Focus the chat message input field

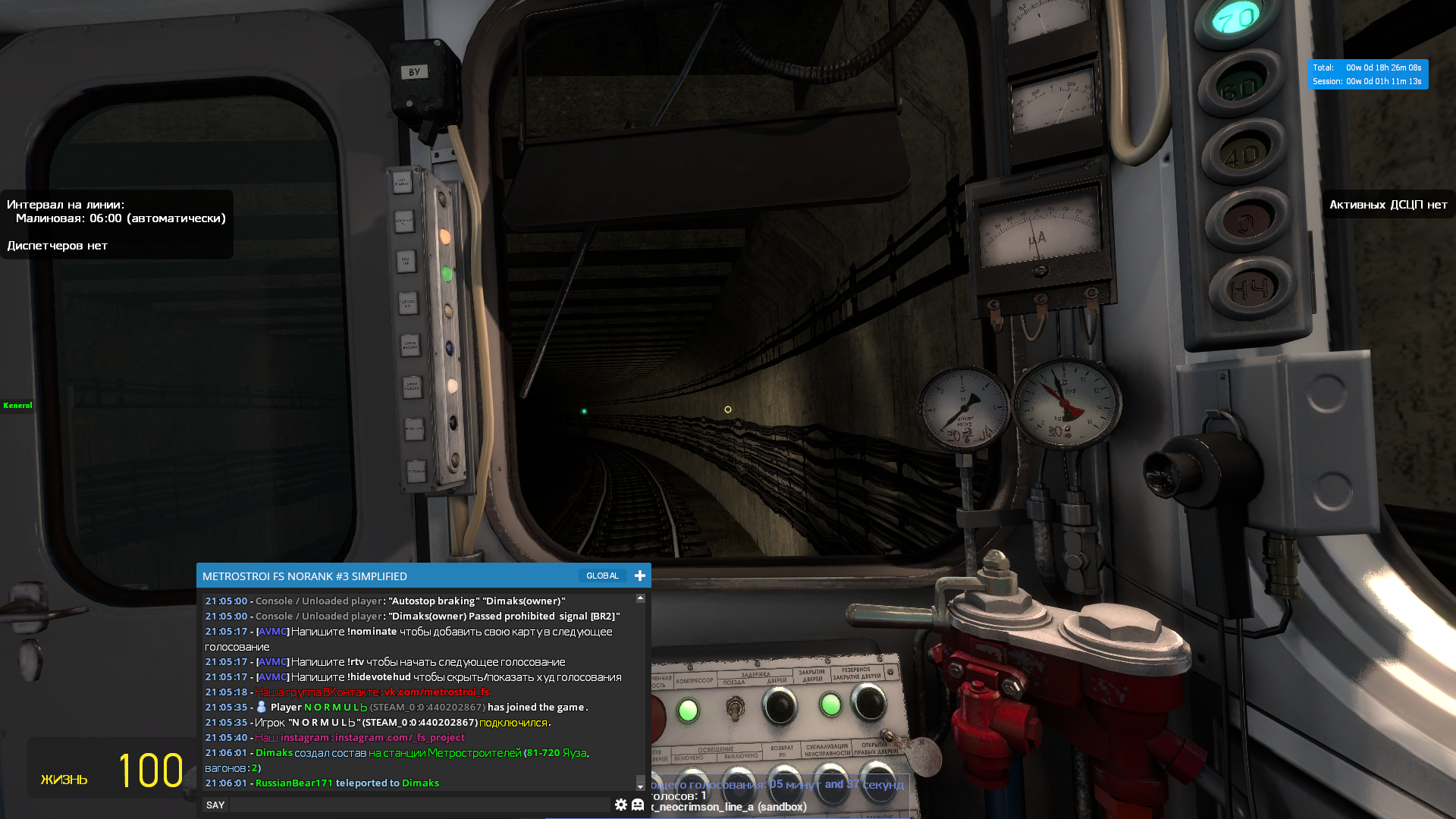pyautogui.click(x=419, y=805)
